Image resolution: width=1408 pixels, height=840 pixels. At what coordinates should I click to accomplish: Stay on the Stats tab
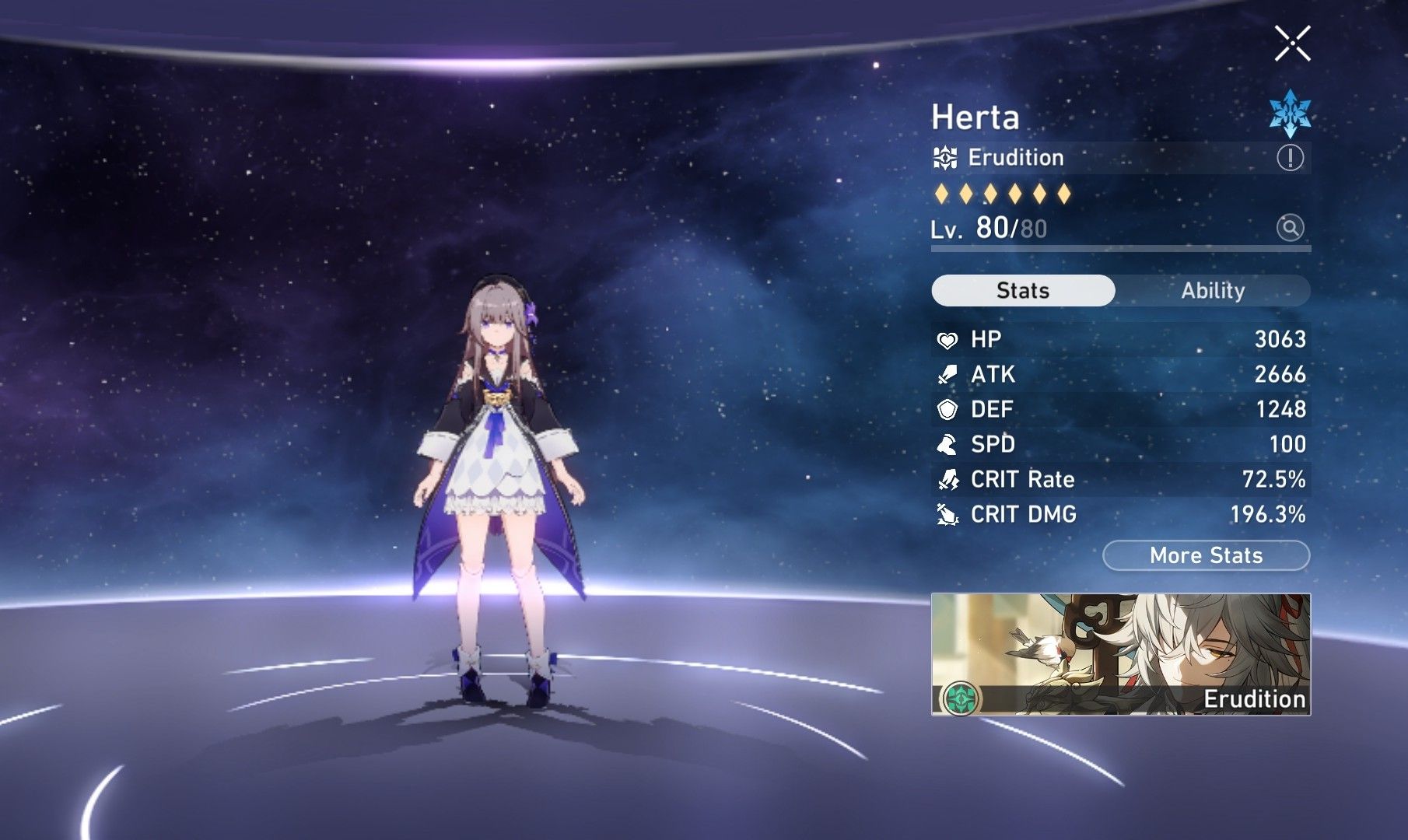coord(1024,290)
